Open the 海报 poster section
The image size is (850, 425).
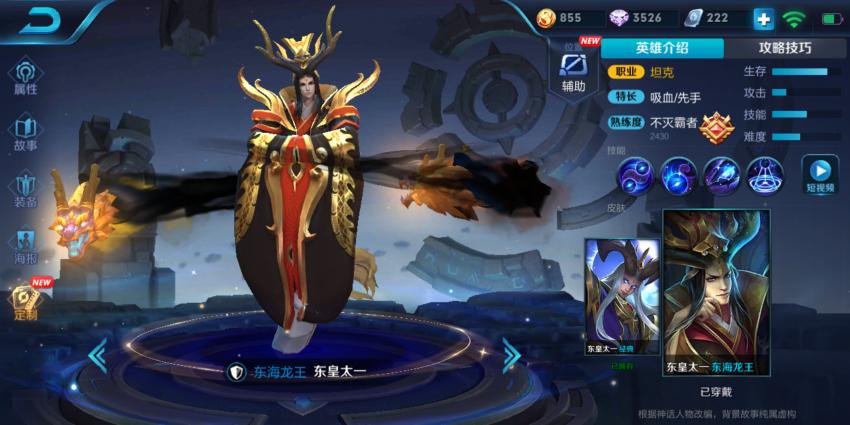pyautogui.click(x=25, y=246)
